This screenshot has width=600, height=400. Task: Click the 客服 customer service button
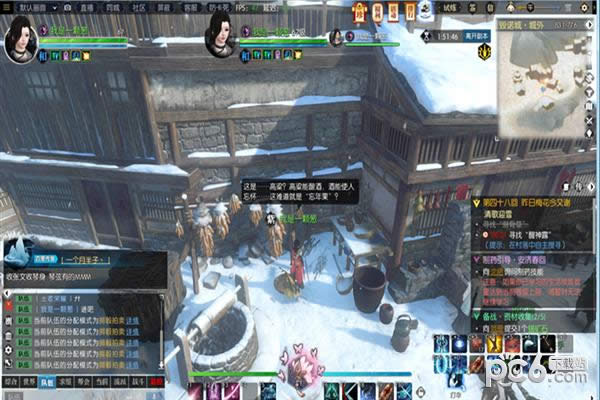click(x=190, y=6)
